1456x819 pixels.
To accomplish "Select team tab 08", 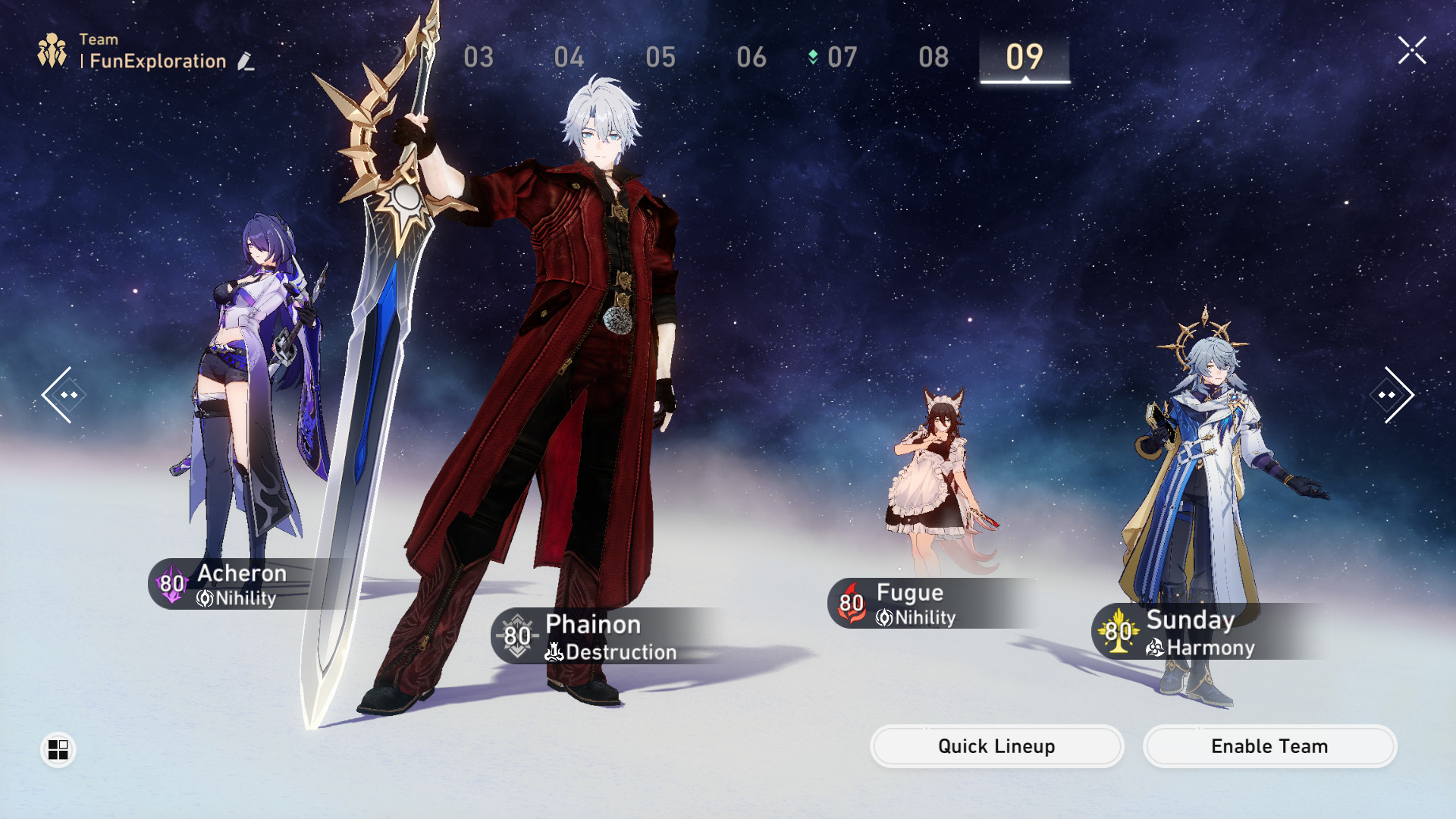I will click(933, 56).
